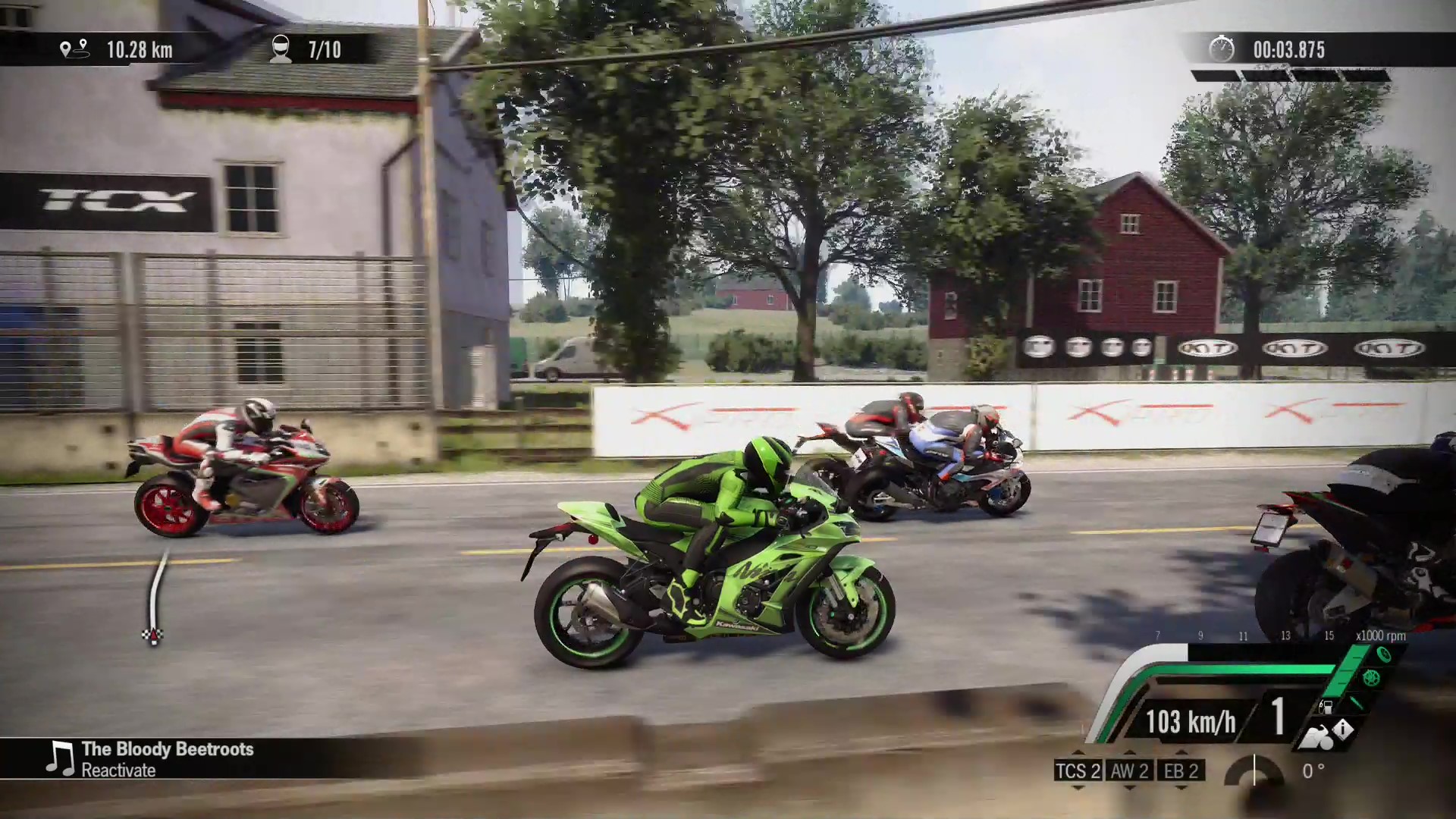The height and width of the screenshot is (819, 1456).
Task: Click the green brake disc icon
Action: click(x=1370, y=677)
